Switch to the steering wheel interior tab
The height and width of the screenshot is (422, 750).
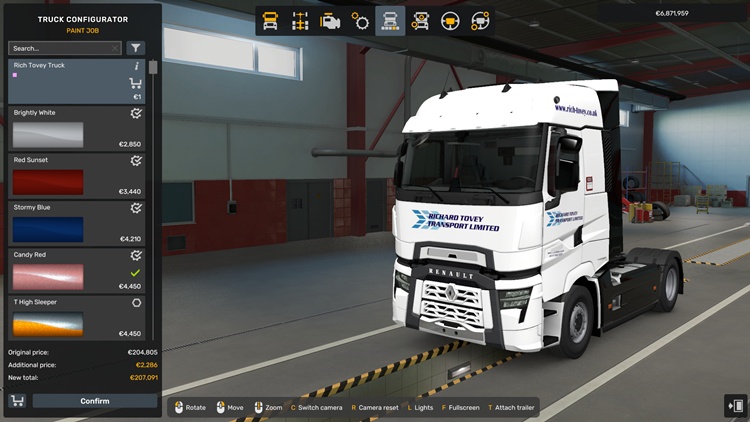click(x=451, y=20)
